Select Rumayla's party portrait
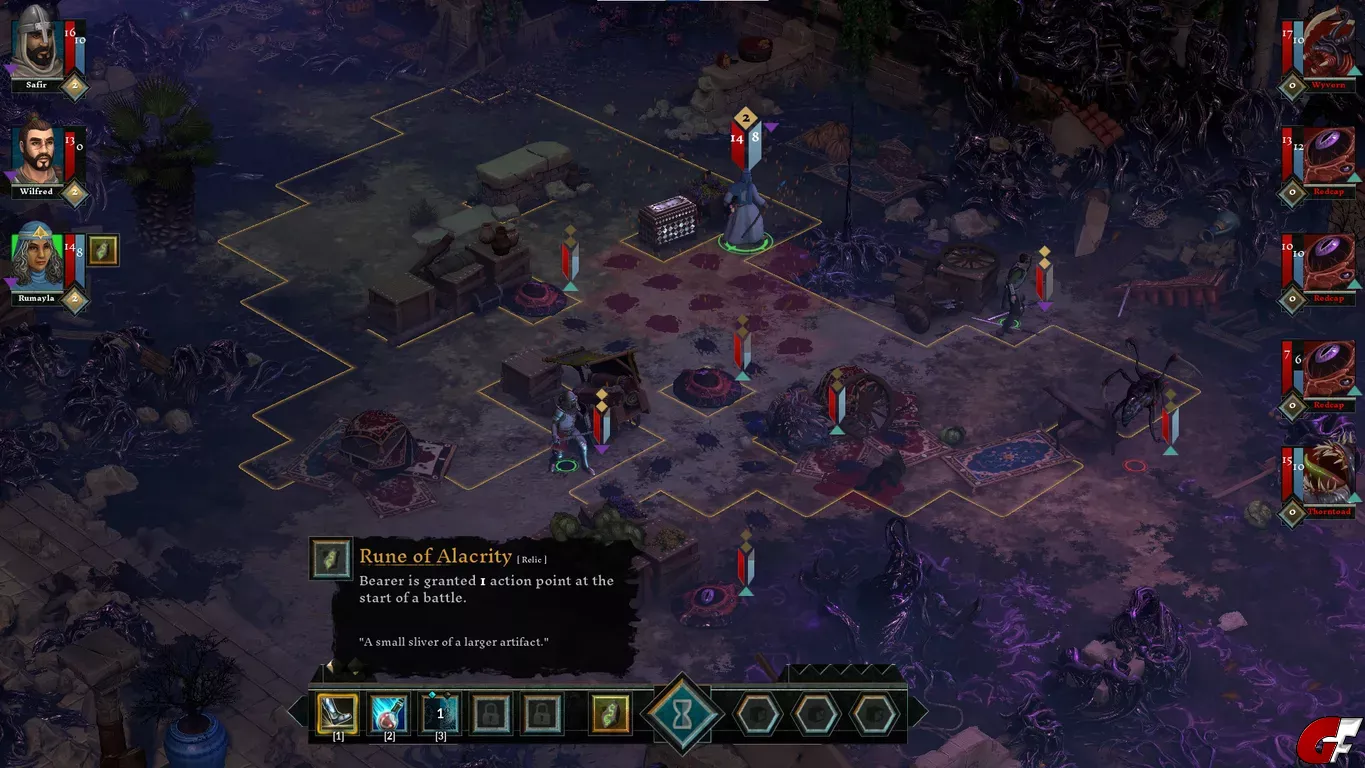Viewport: 1365px width, 768px height. click(38, 260)
